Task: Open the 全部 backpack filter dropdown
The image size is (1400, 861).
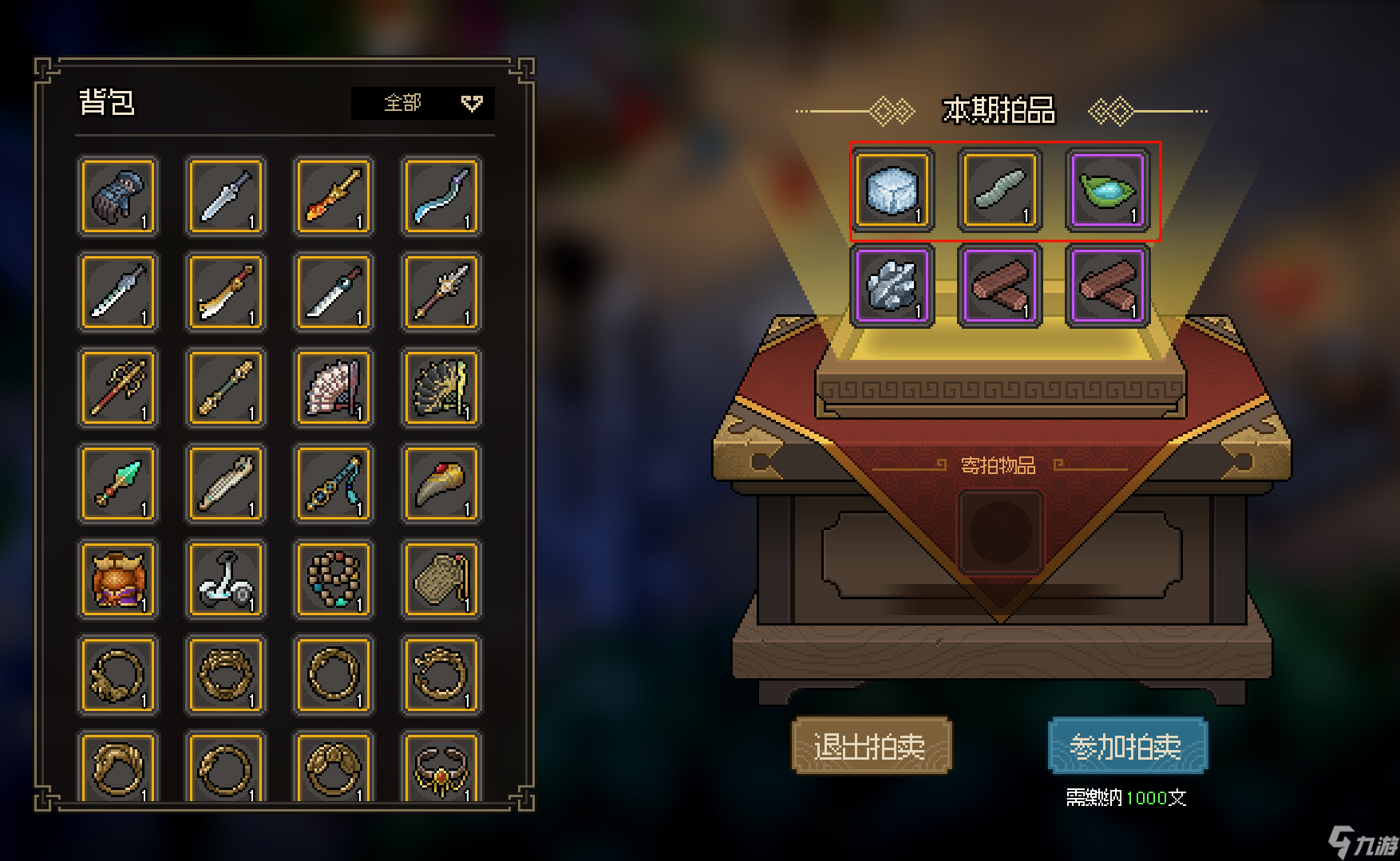Action: tap(422, 103)
